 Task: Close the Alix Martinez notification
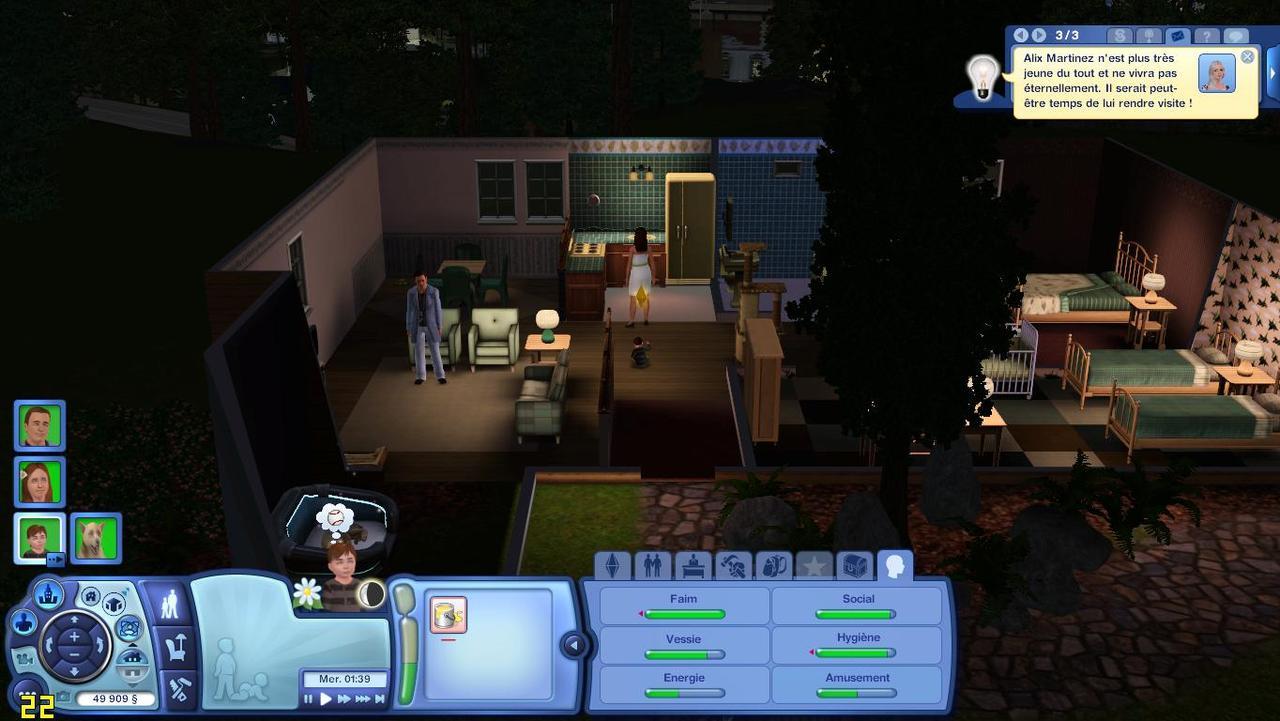click(x=1247, y=57)
